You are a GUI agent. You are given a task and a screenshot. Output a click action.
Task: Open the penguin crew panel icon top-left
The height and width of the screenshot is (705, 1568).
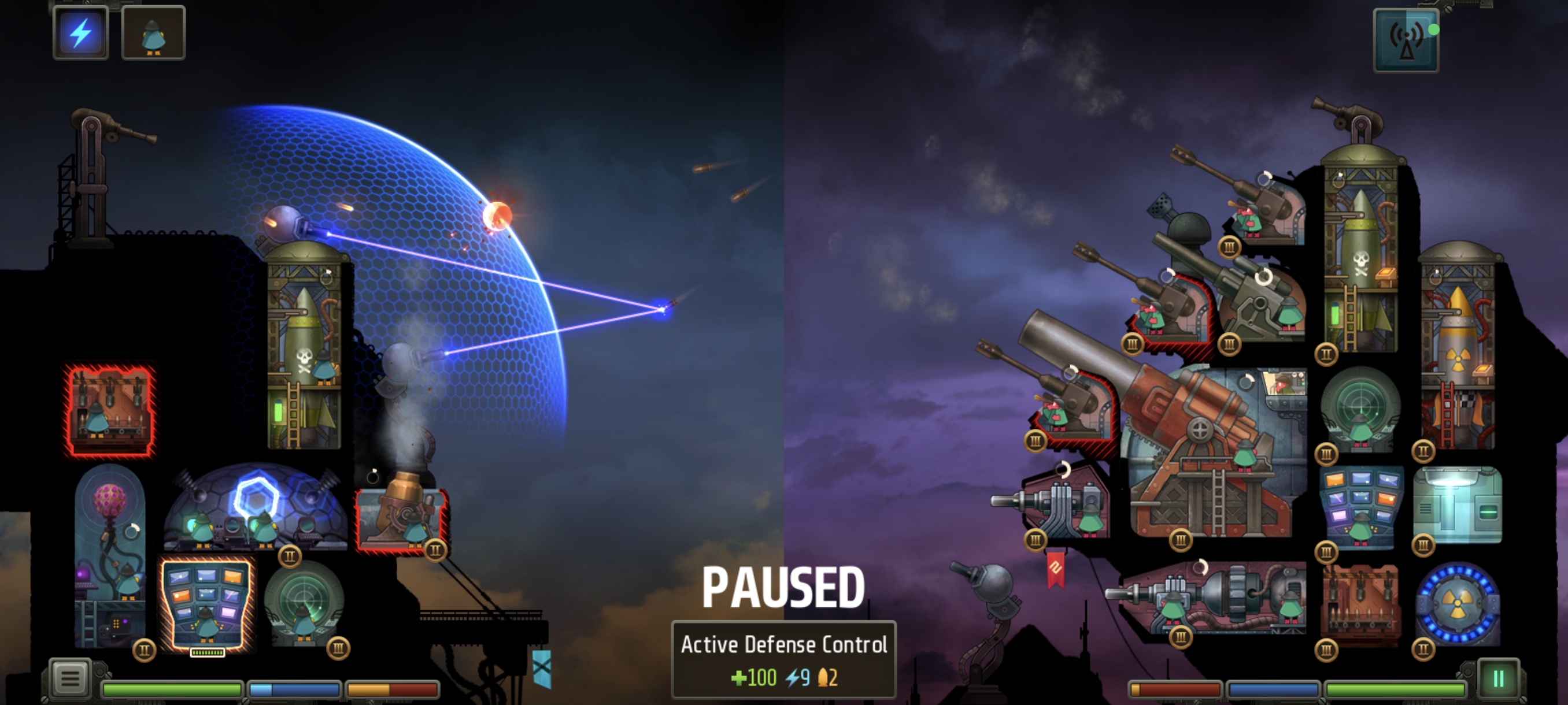(x=153, y=34)
